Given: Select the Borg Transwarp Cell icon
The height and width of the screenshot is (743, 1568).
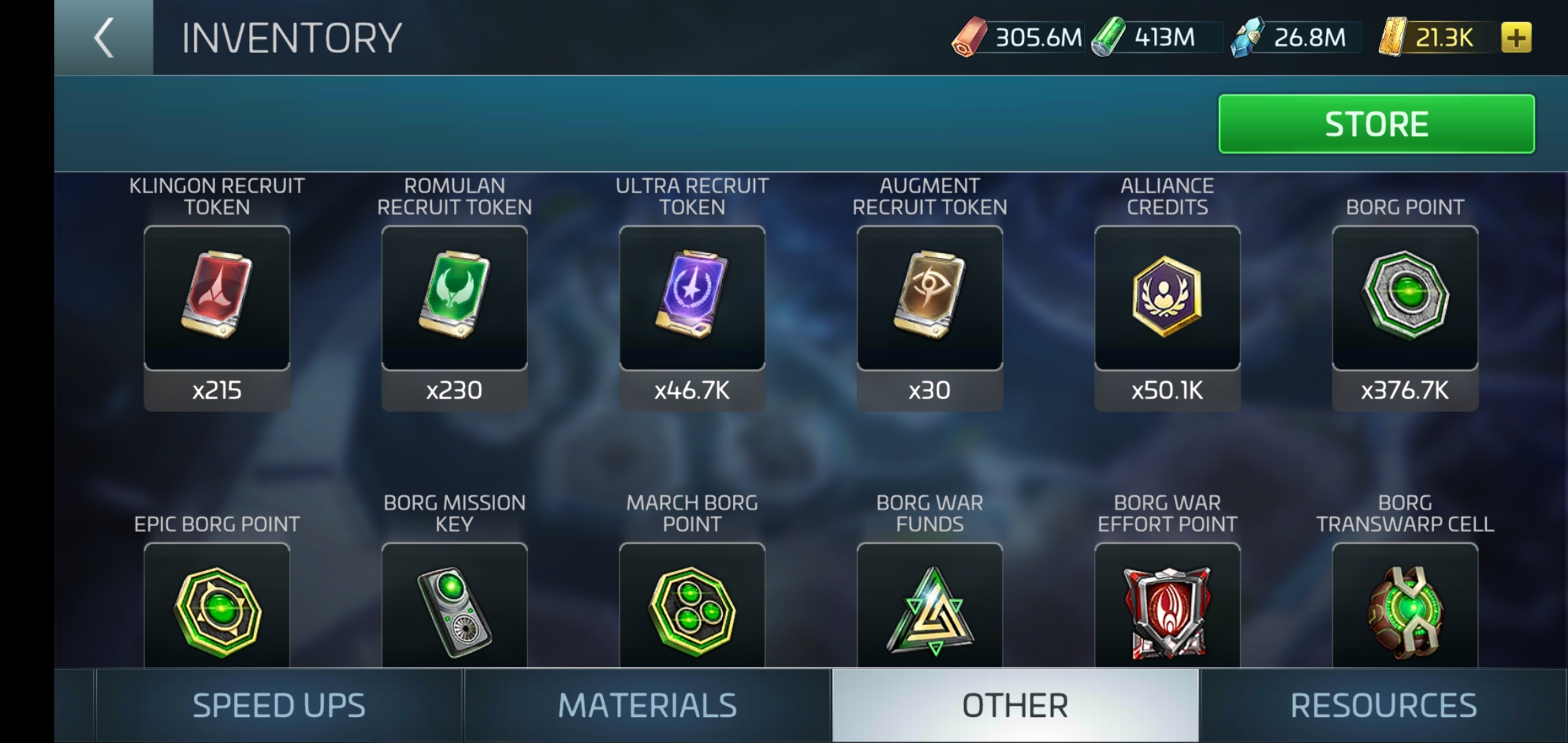Looking at the screenshot, I should [x=1404, y=609].
